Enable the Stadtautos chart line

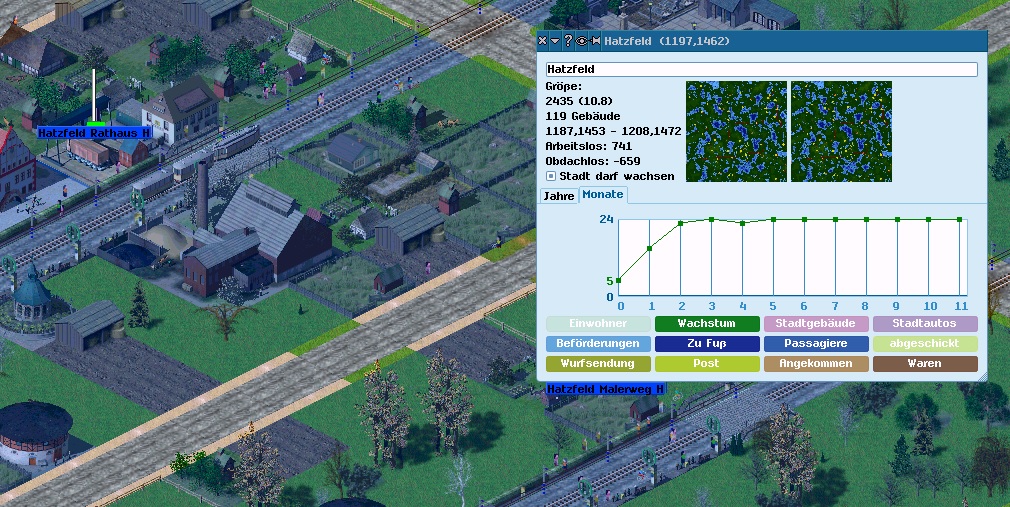click(924, 324)
